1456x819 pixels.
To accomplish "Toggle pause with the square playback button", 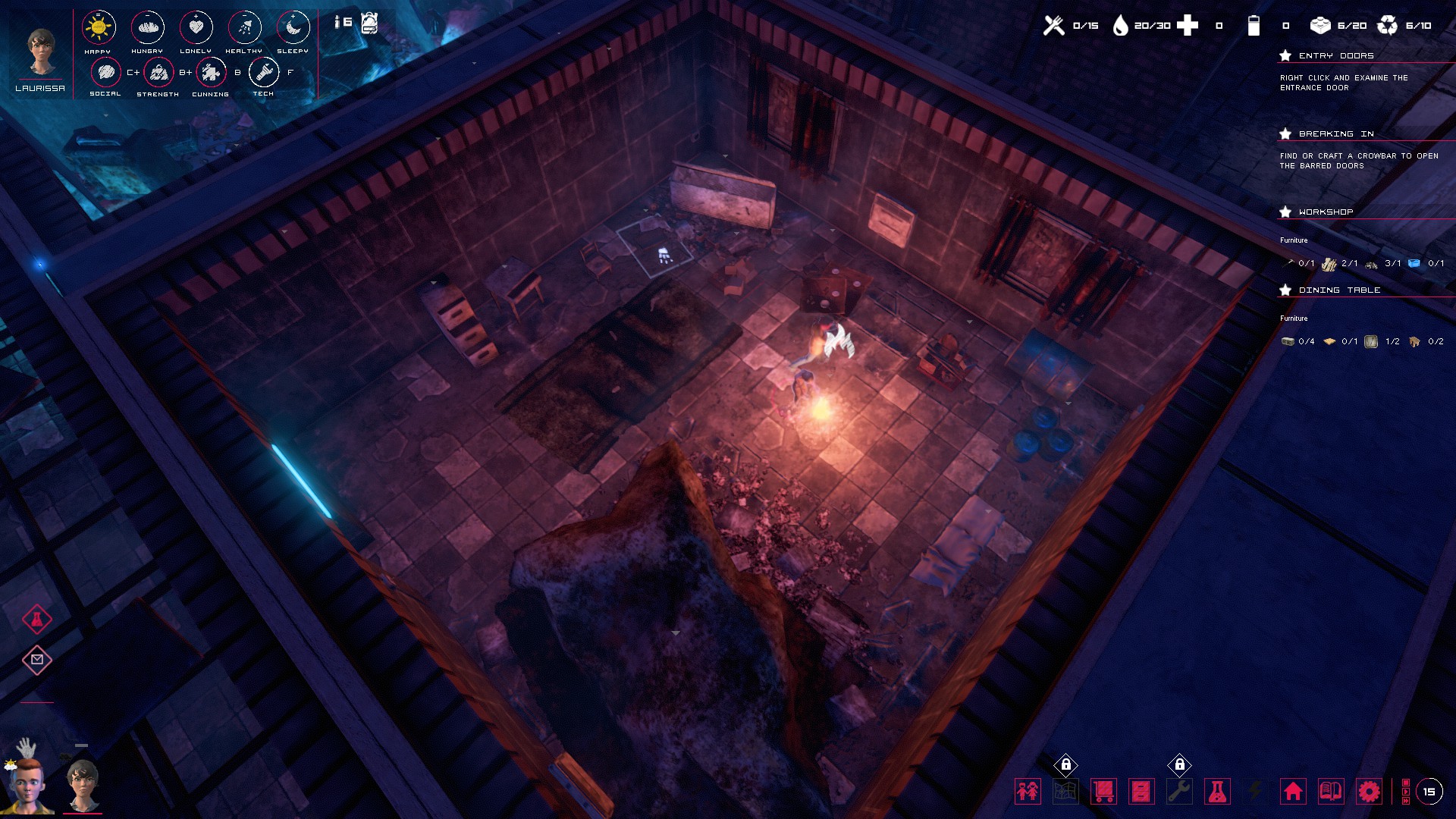I will (1406, 782).
